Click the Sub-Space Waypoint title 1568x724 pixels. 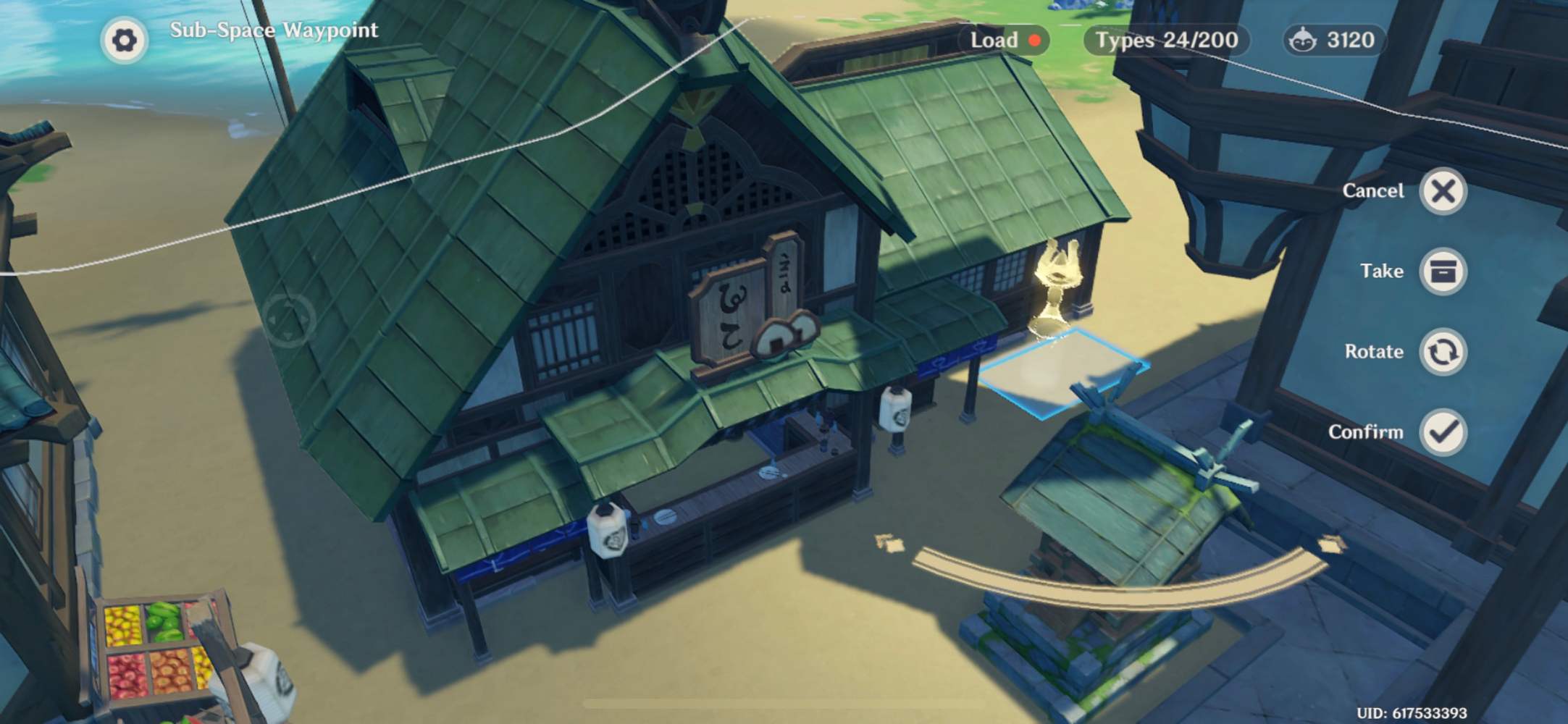(274, 30)
